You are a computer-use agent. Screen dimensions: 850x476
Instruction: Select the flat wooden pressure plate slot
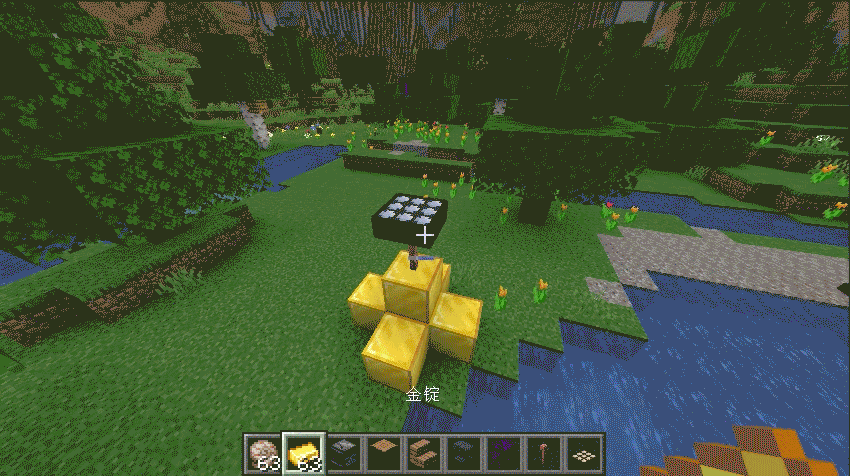pos(382,453)
